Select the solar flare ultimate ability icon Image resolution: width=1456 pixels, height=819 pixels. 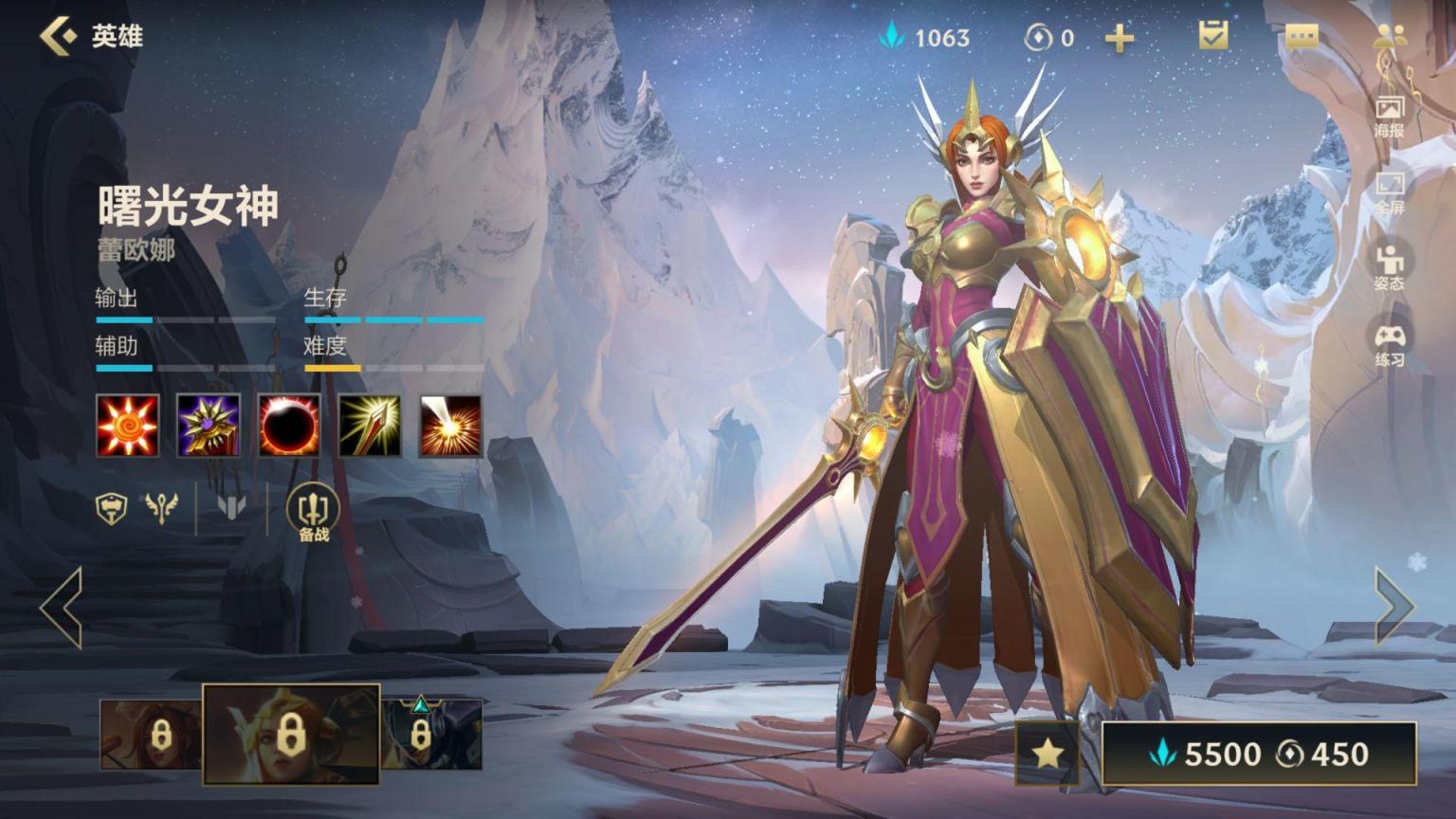coord(450,426)
